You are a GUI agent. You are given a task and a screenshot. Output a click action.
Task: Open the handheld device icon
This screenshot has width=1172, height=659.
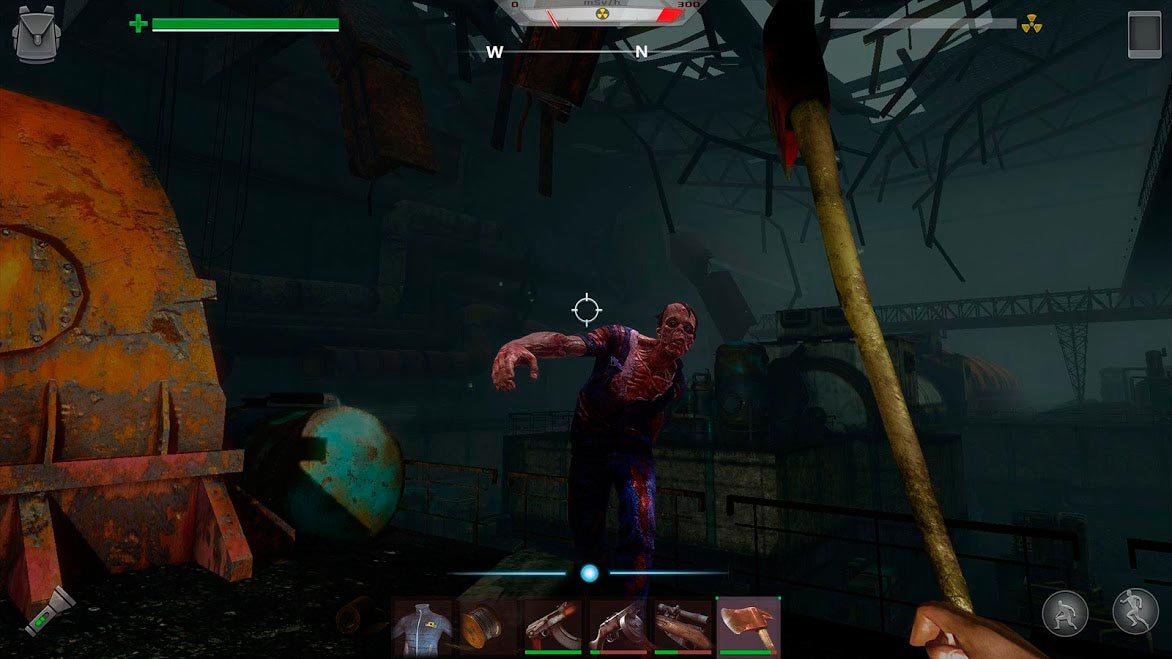tap(1144, 35)
